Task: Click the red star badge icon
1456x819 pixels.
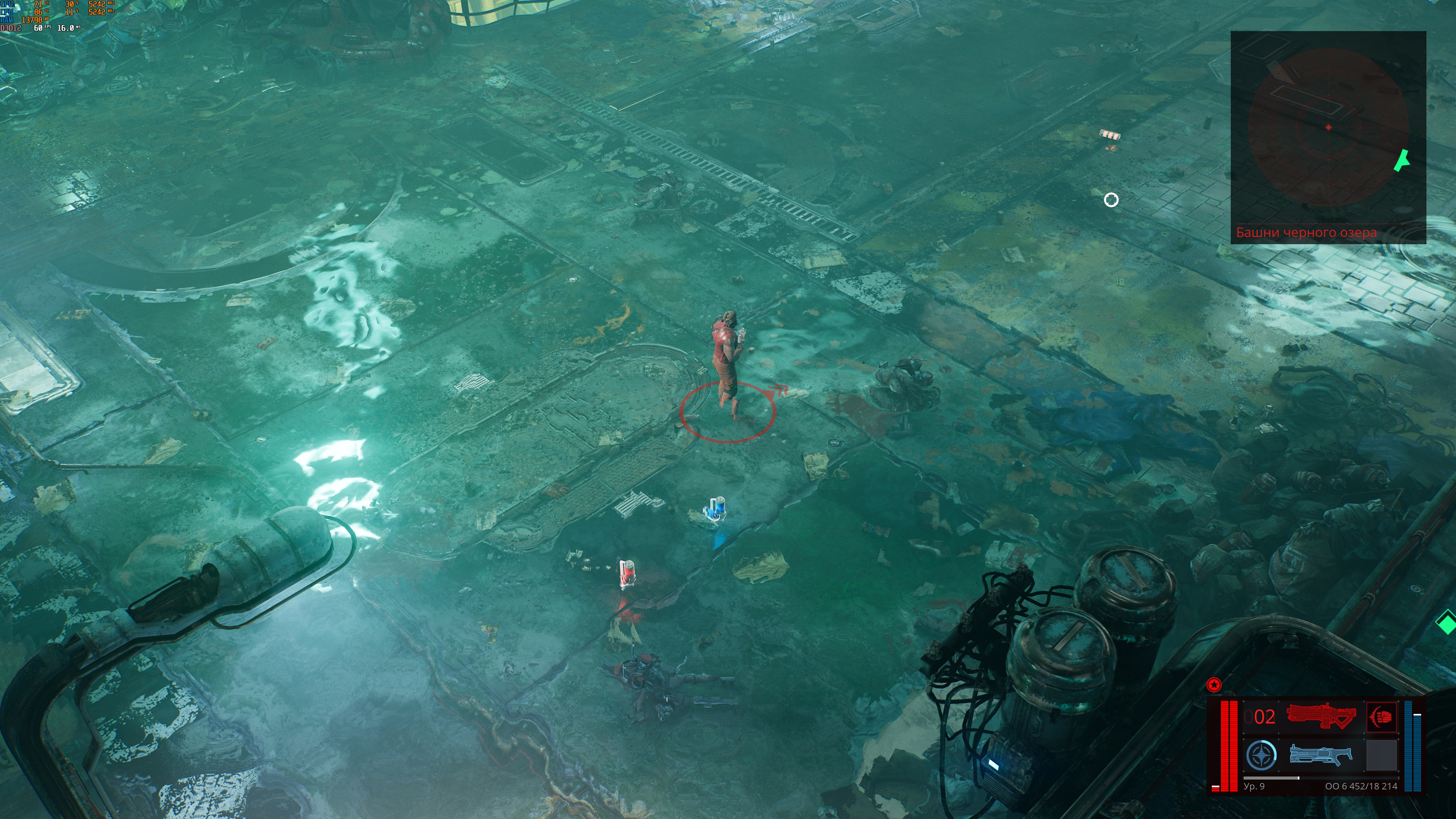Action: [x=1213, y=685]
